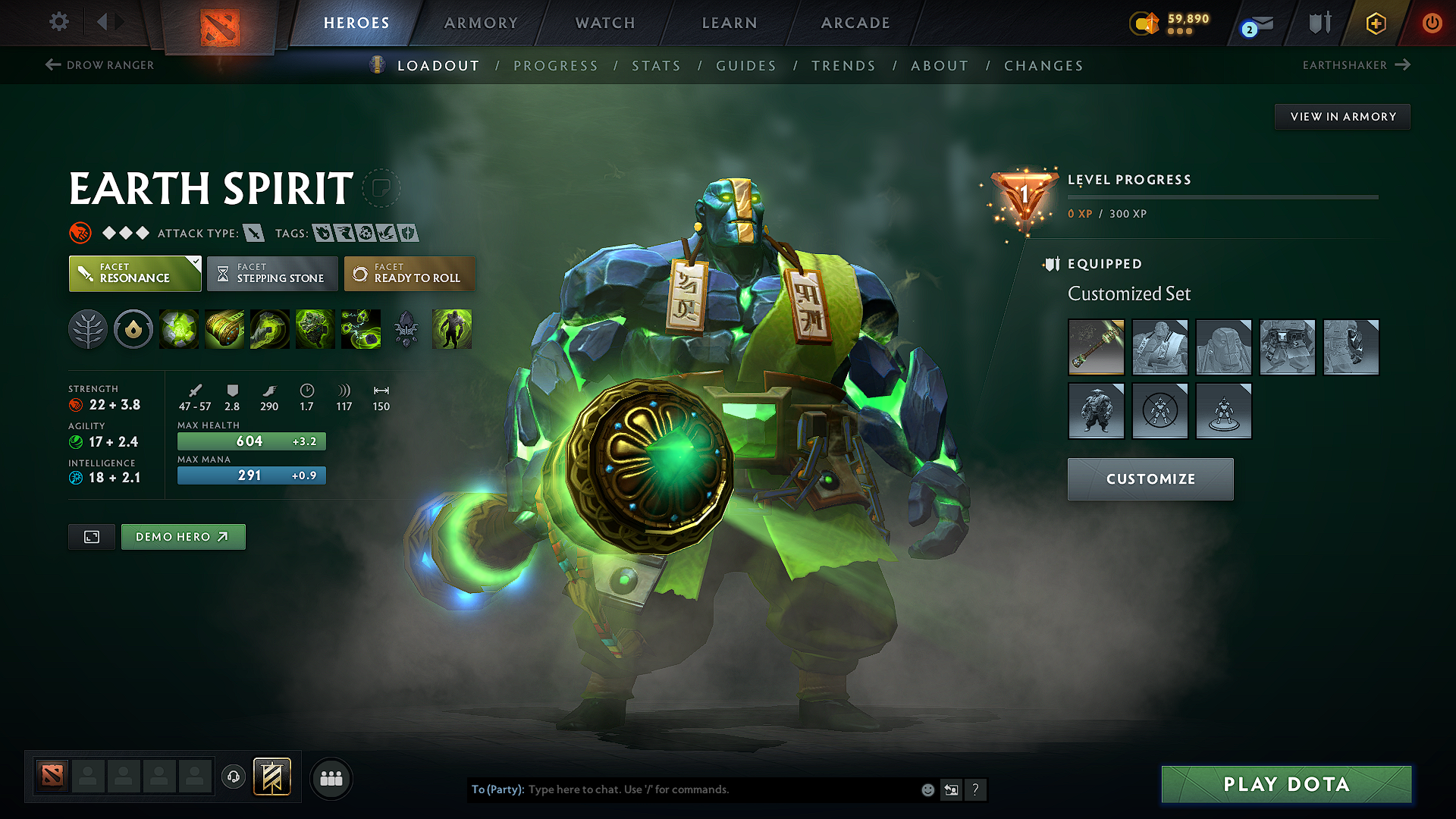Select the Resonance facet
The image size is (1456, 819).
[134, 273]
